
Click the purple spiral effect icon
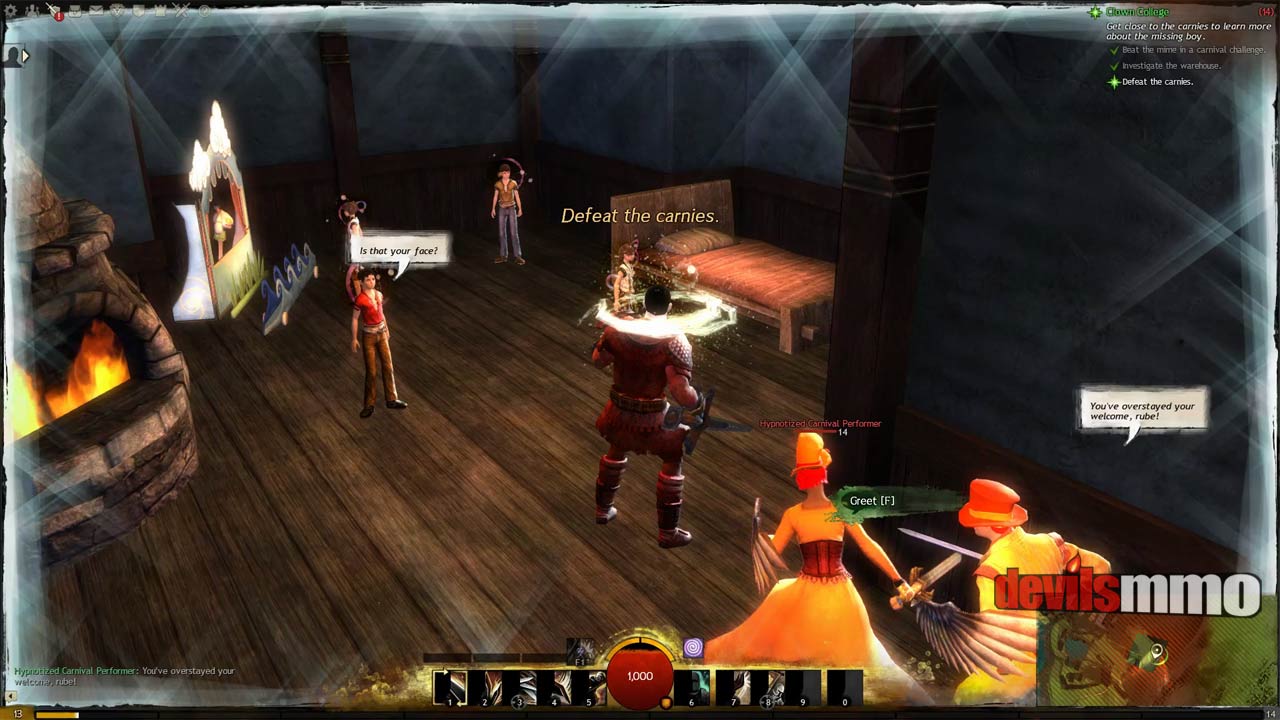[x=693, y=649]
